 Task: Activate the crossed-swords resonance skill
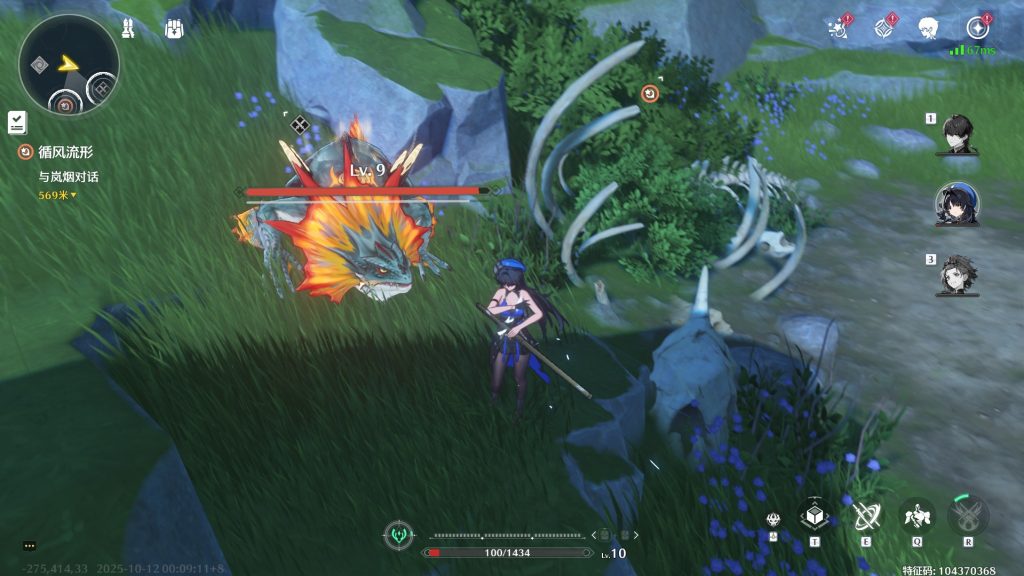click(865, 515)
